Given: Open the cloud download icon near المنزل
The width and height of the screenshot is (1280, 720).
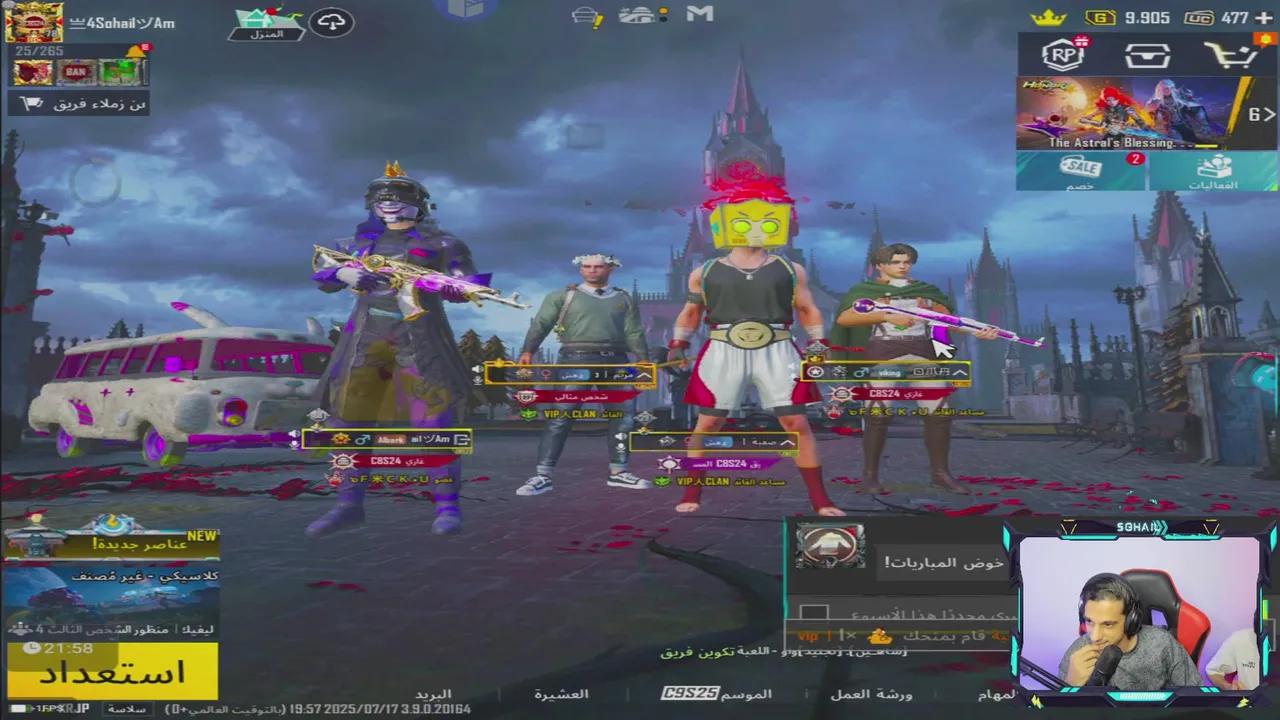Looking at the screenshot, I should point(331,21).
